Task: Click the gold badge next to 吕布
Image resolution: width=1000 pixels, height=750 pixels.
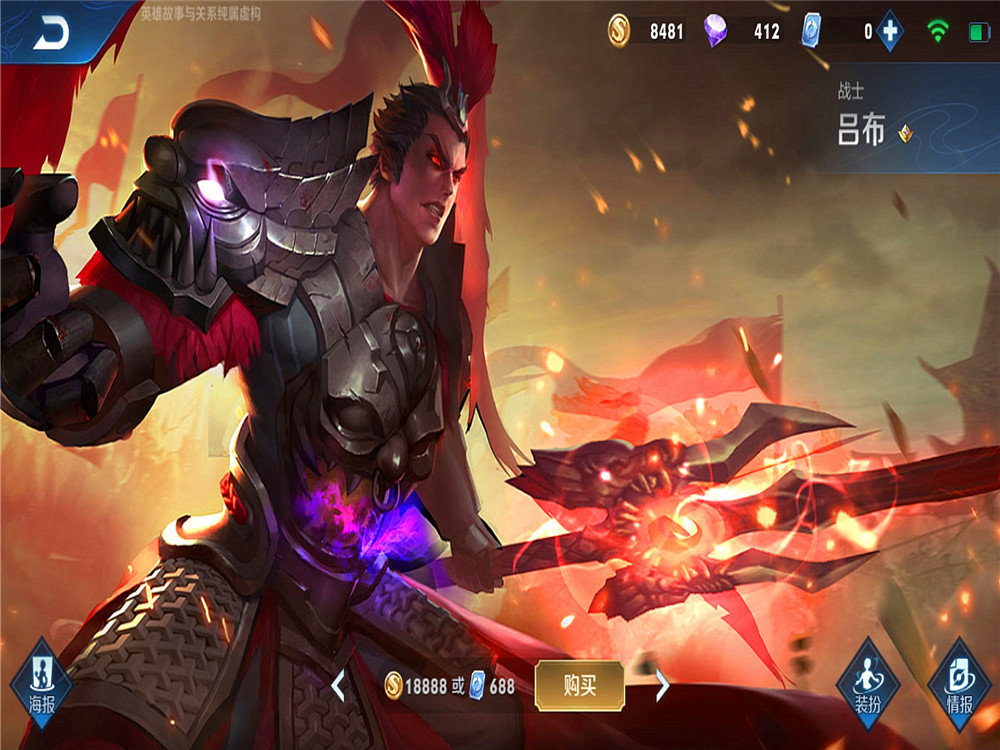Action: pos(905,133)
